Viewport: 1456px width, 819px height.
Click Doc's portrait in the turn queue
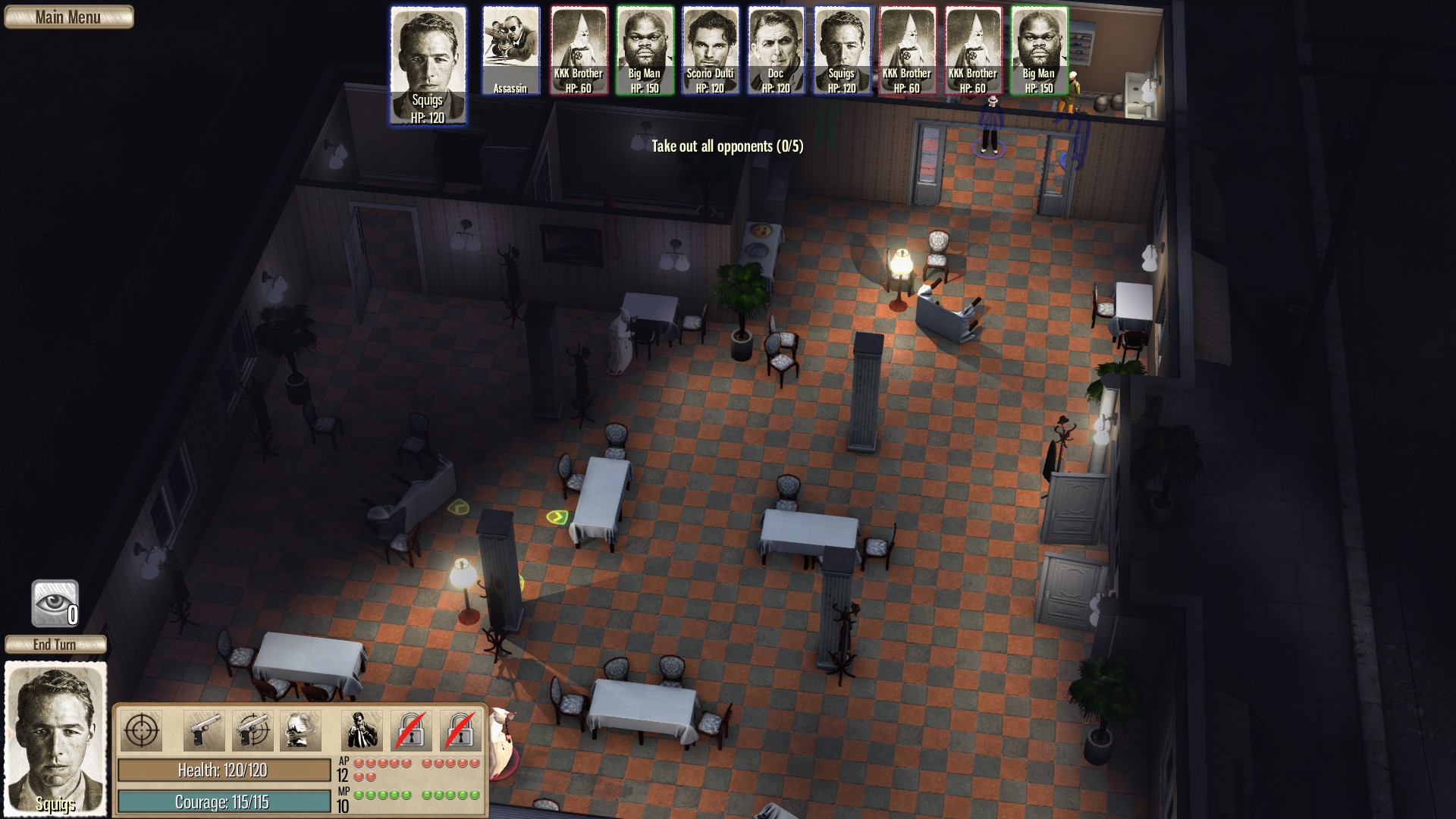click(776, 51)
